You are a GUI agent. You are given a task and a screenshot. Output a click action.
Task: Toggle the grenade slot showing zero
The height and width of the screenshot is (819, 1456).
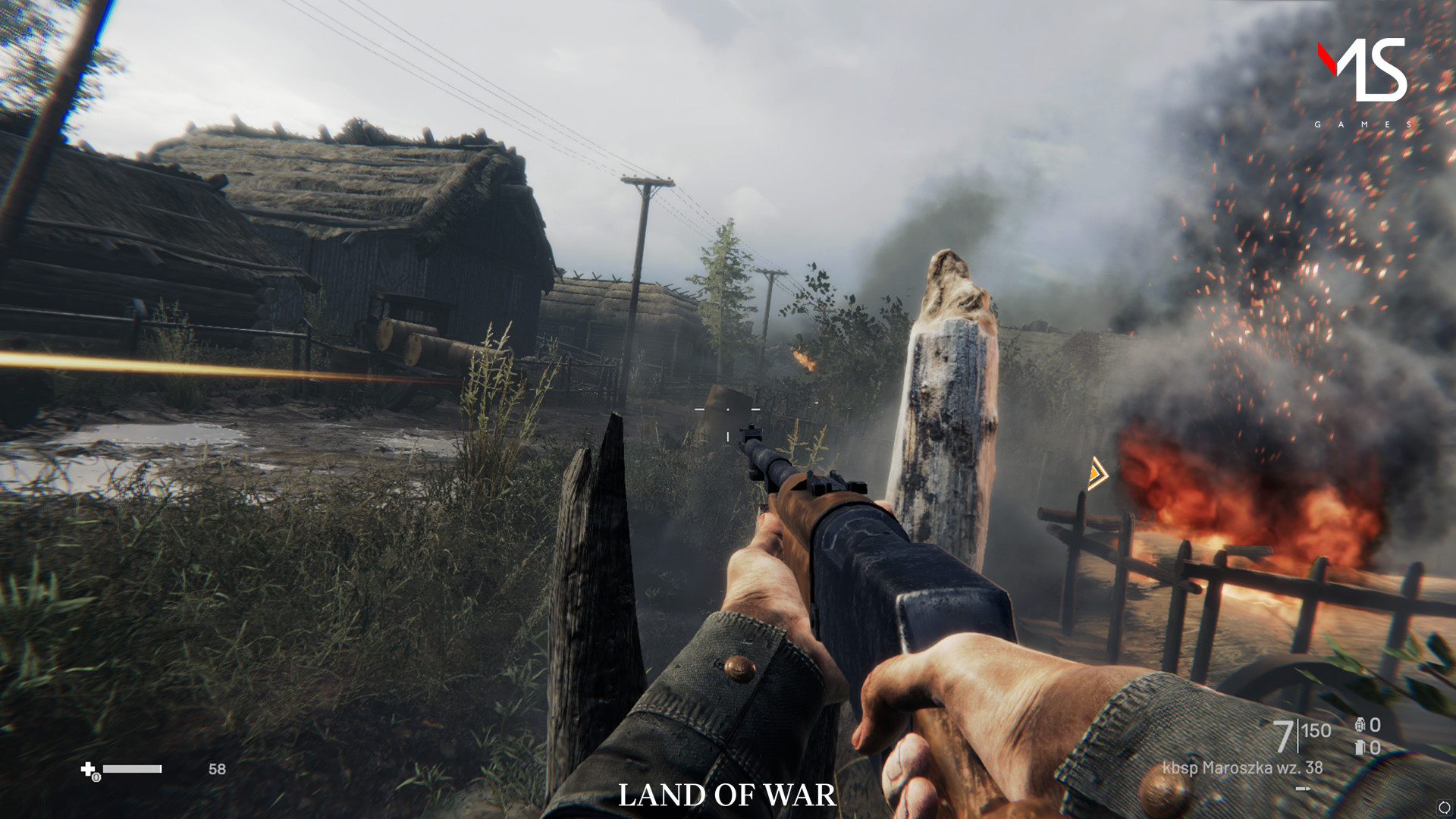click(x=1375, y=725)
